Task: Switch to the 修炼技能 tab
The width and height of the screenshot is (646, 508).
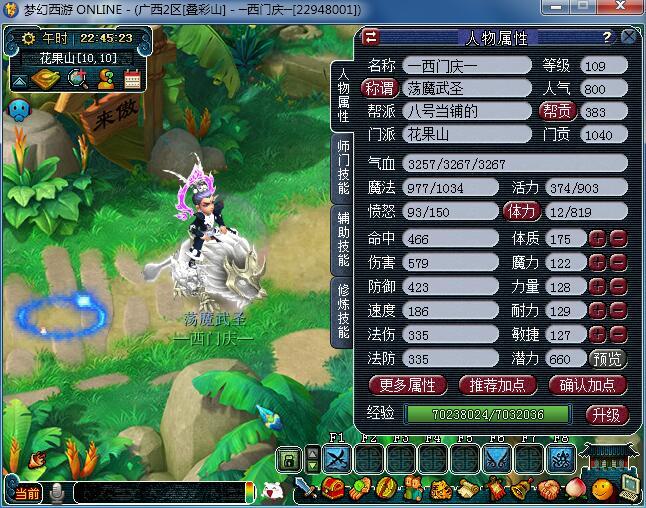Action: (343, 310)
